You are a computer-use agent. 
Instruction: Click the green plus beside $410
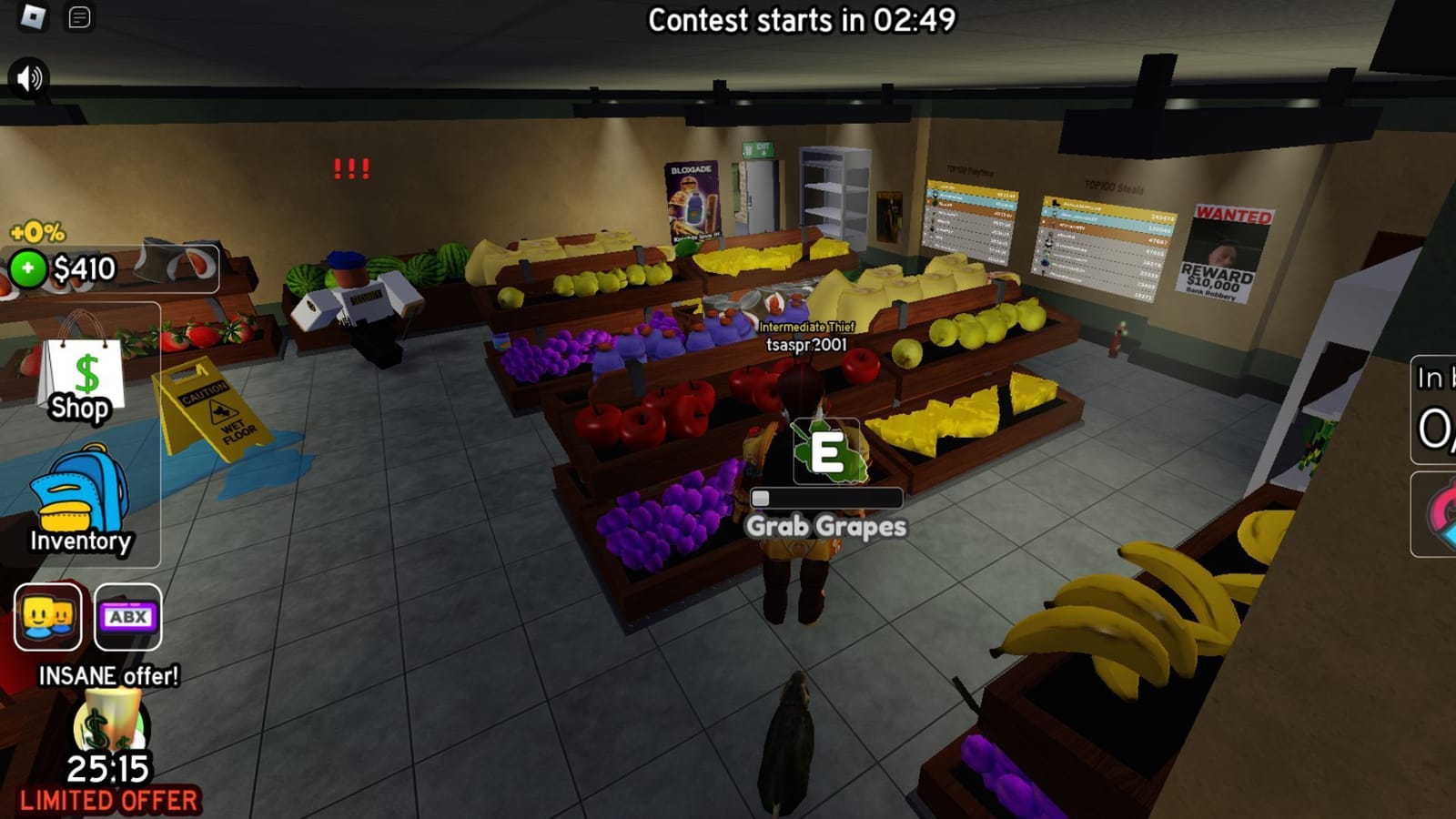[29, 268]
